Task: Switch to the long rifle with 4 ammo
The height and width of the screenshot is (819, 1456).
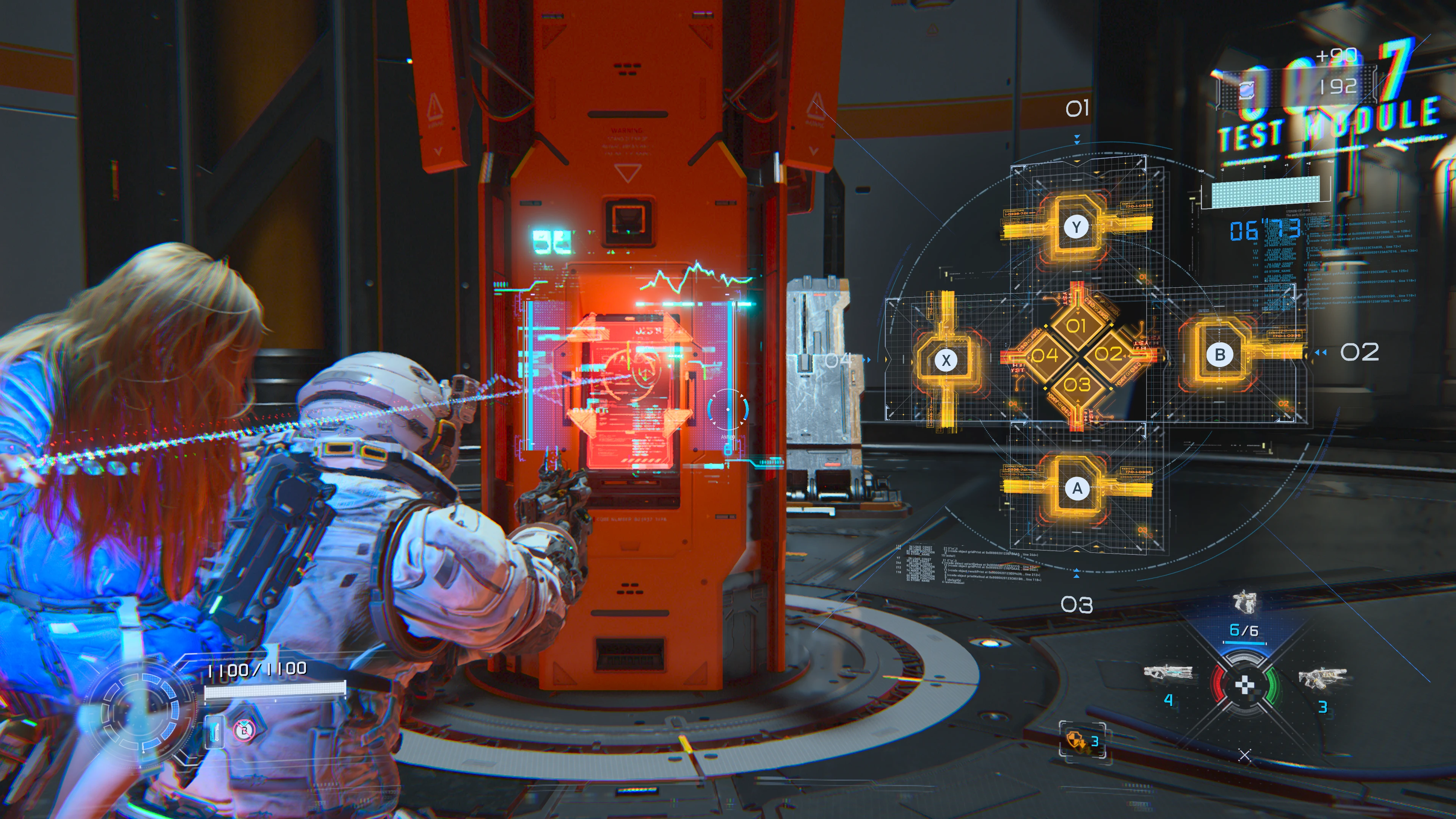Action: click(x=1168, y=673)
